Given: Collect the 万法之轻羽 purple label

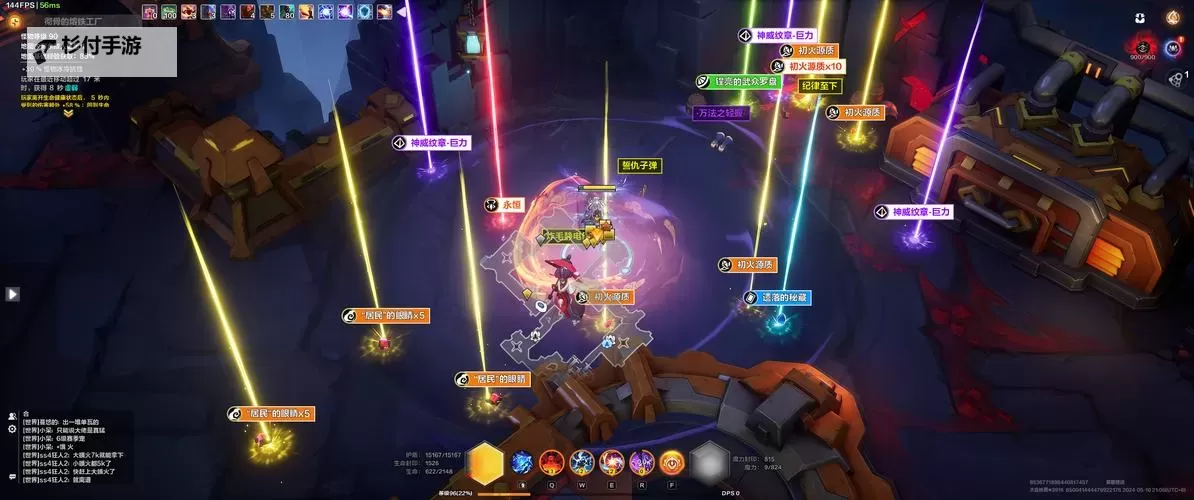Looking at the screenshot, I should [x=721, y=113].
